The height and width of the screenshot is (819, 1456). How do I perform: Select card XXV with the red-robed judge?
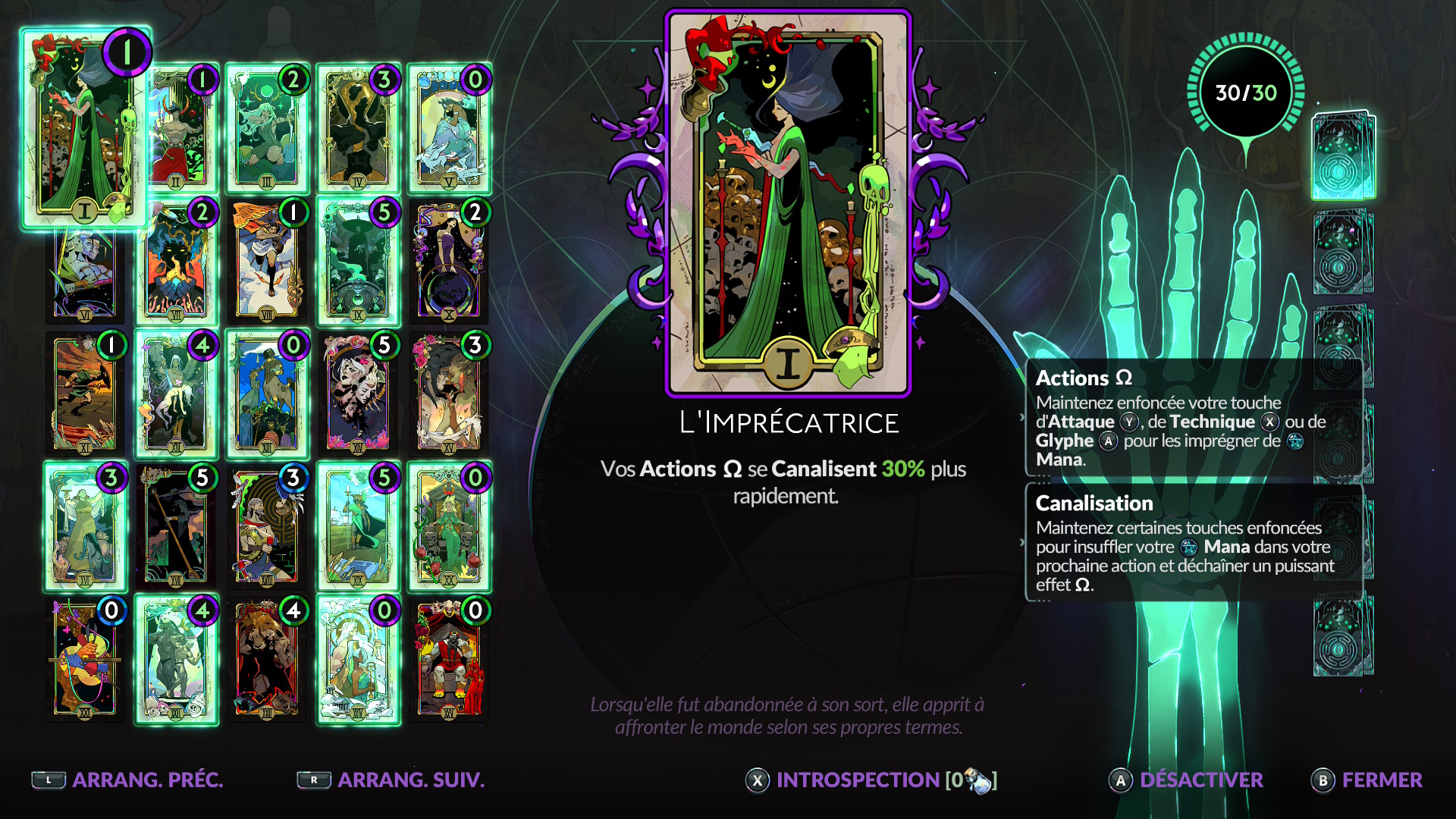(x=449, y=660)
